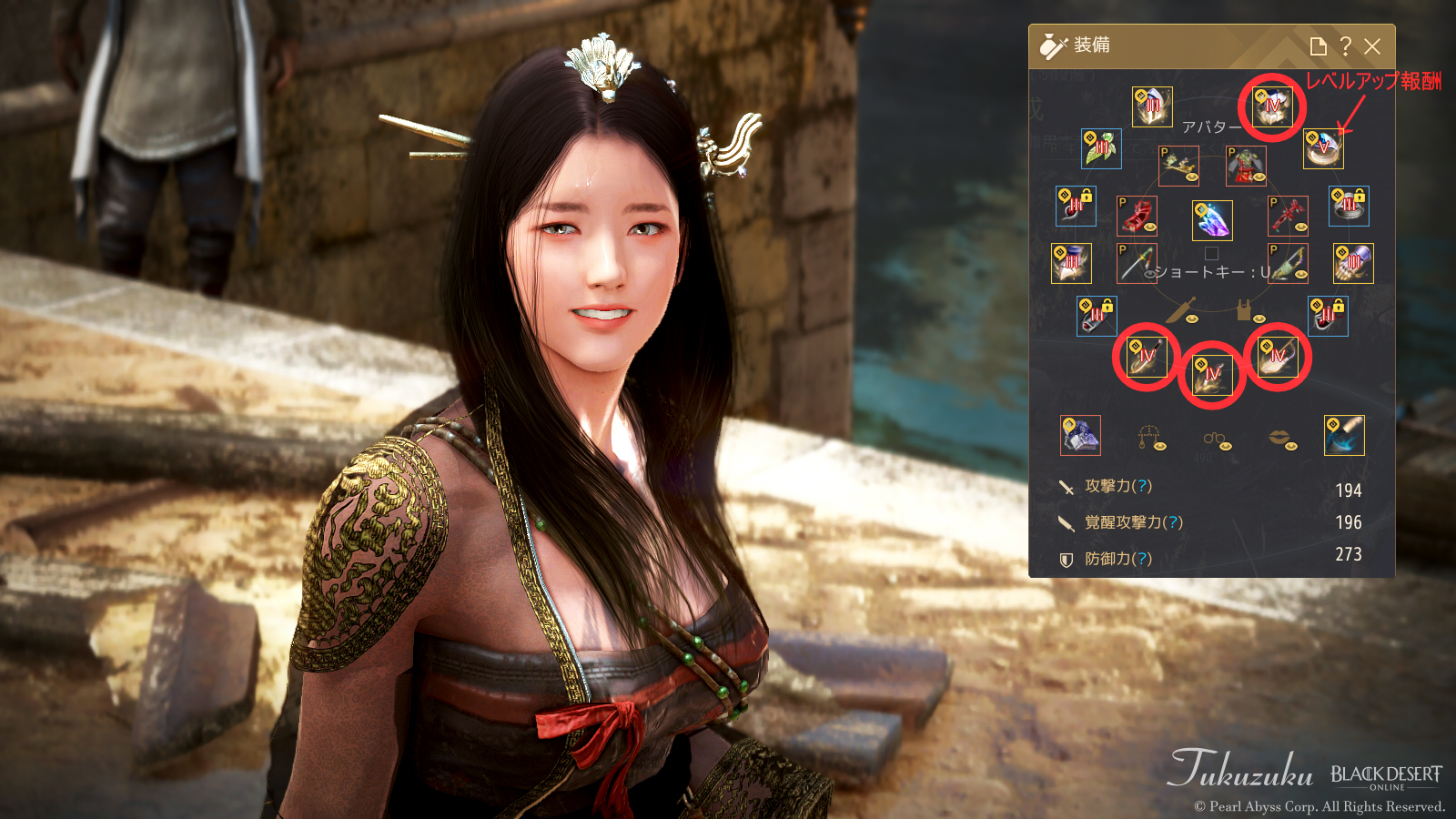Toggle visibility eye on the red shoes avatar slot

click(1150, 227)
